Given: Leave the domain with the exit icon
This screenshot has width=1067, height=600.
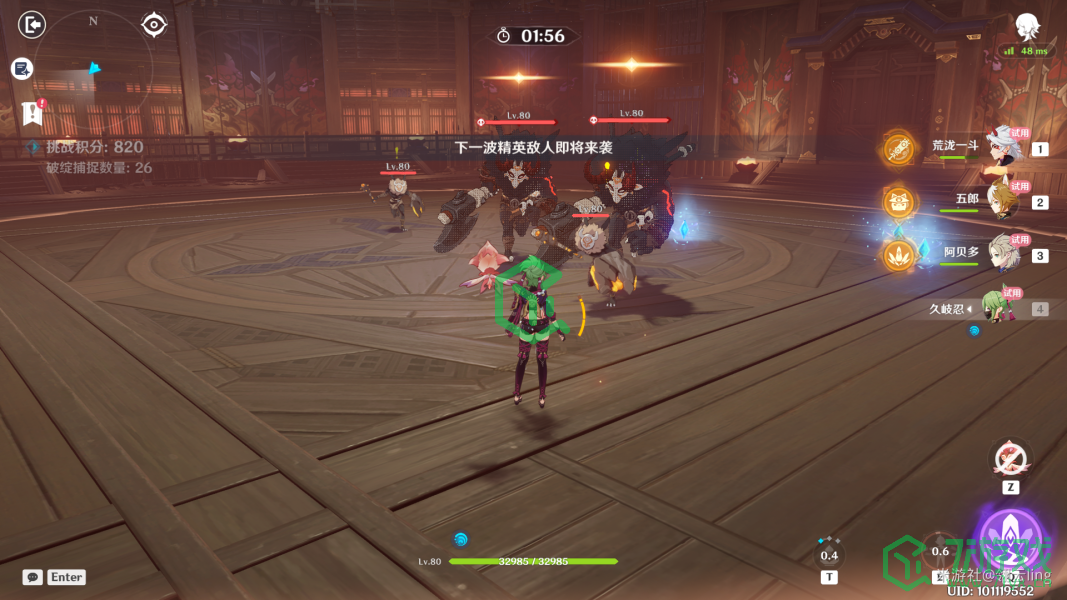Looking at the screenshot, I should click(x=33, y=24).
